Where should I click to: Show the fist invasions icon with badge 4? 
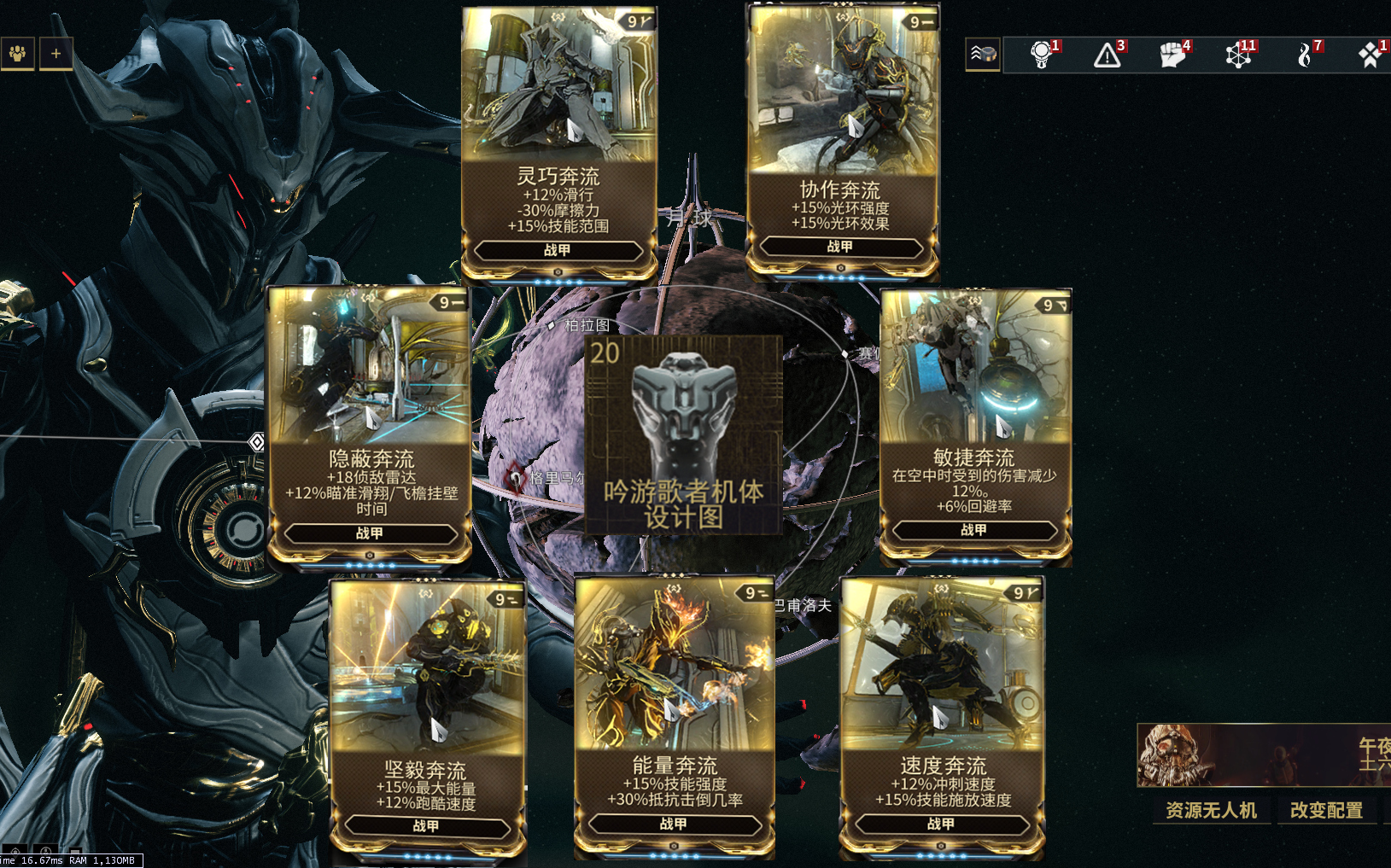1172,55
